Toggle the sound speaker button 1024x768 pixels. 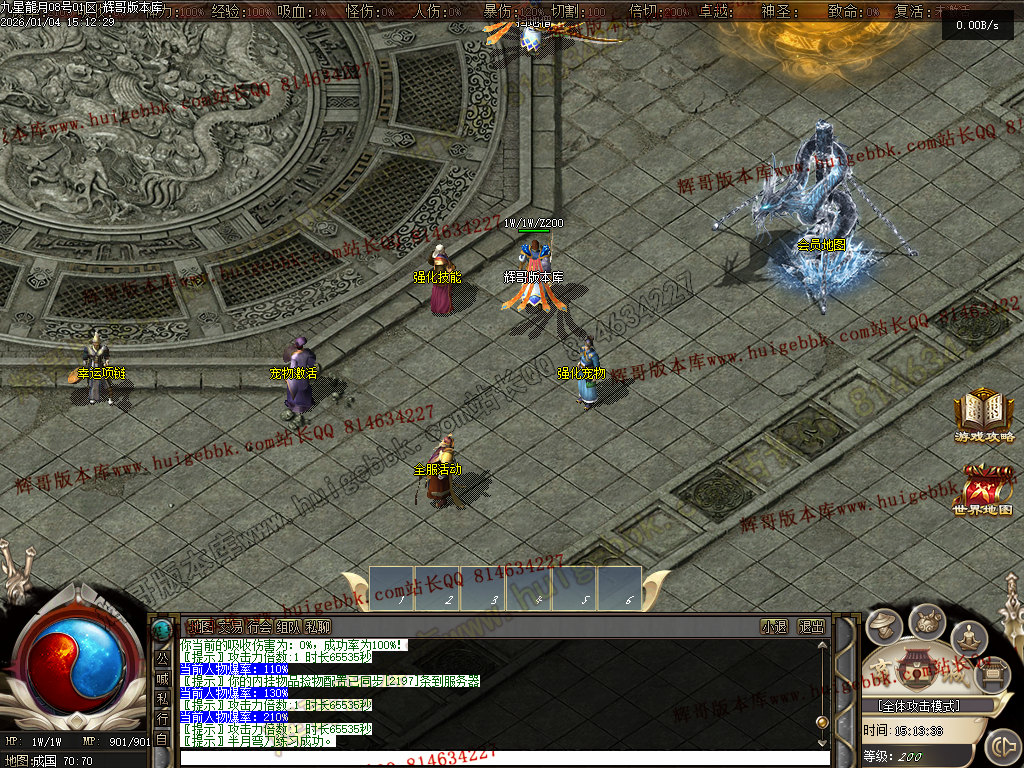(x=1001, y=746)
